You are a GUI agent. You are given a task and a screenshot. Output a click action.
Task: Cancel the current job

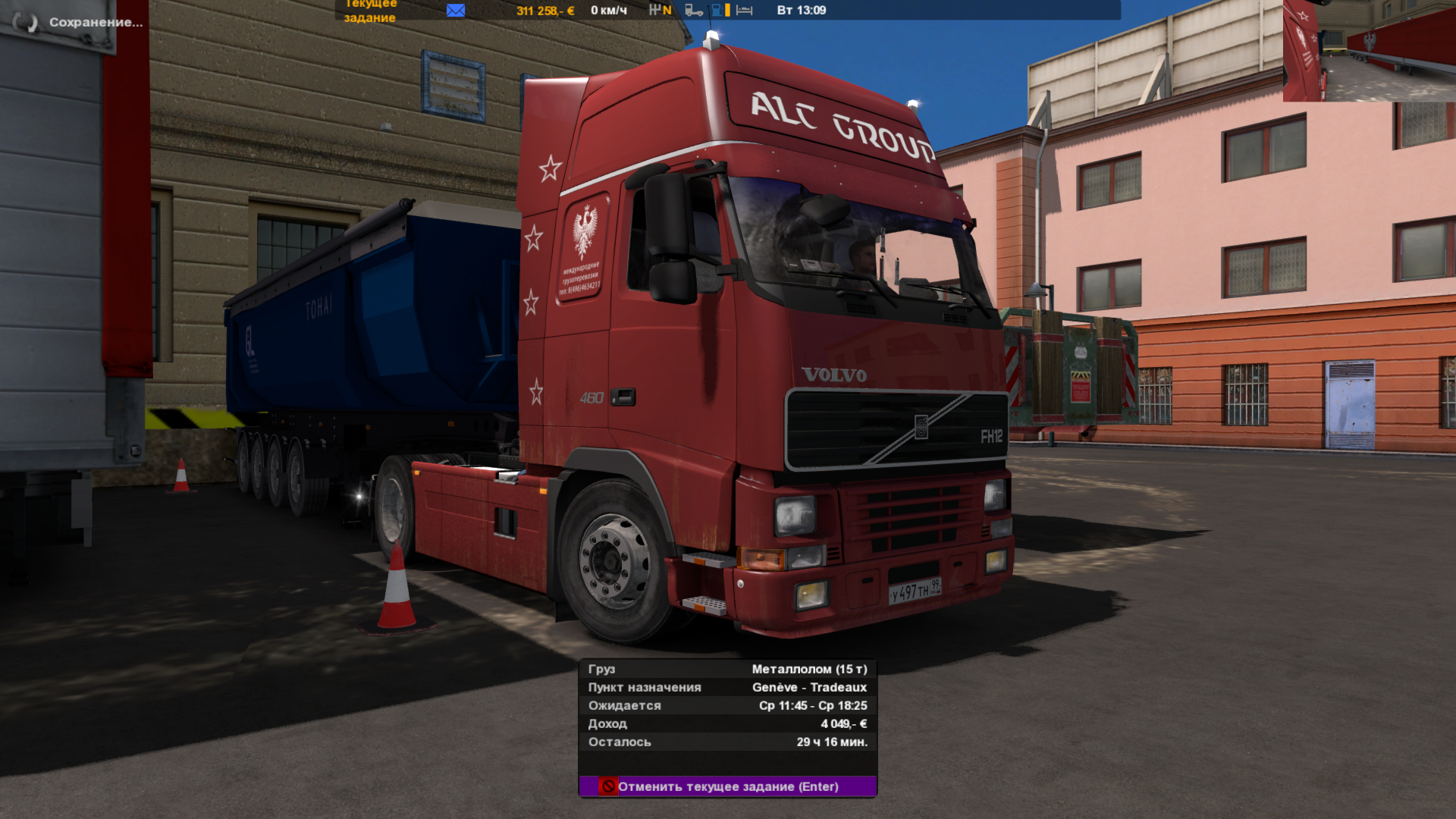tap(727, 786)
